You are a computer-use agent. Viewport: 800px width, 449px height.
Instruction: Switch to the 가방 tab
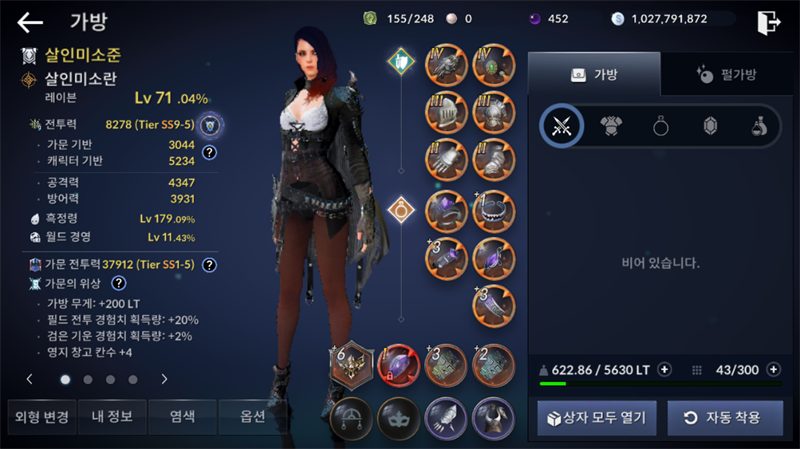[x=594, y=74]
